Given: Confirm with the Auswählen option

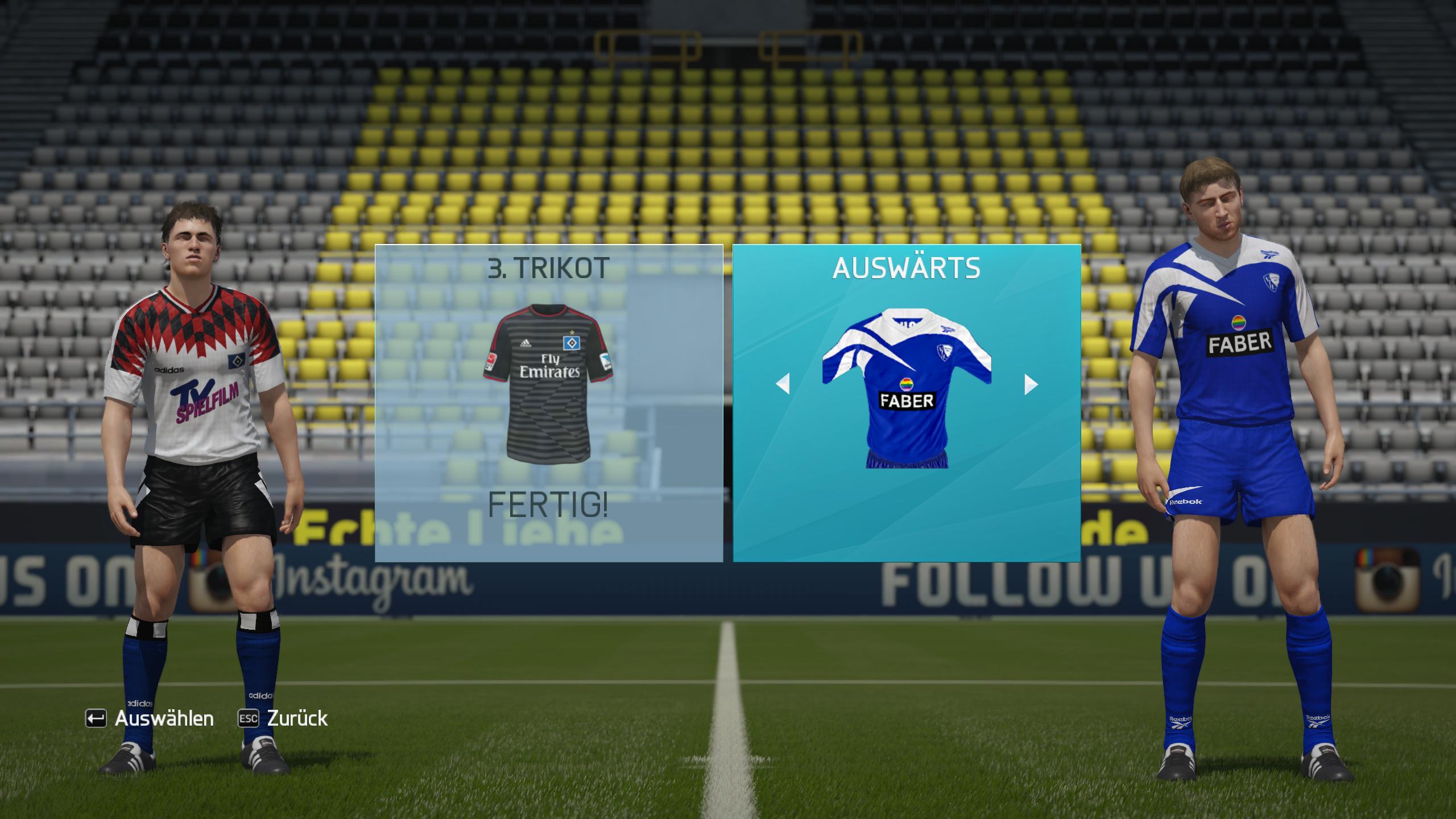Looking at the screenshot, I should coord(150,718).
